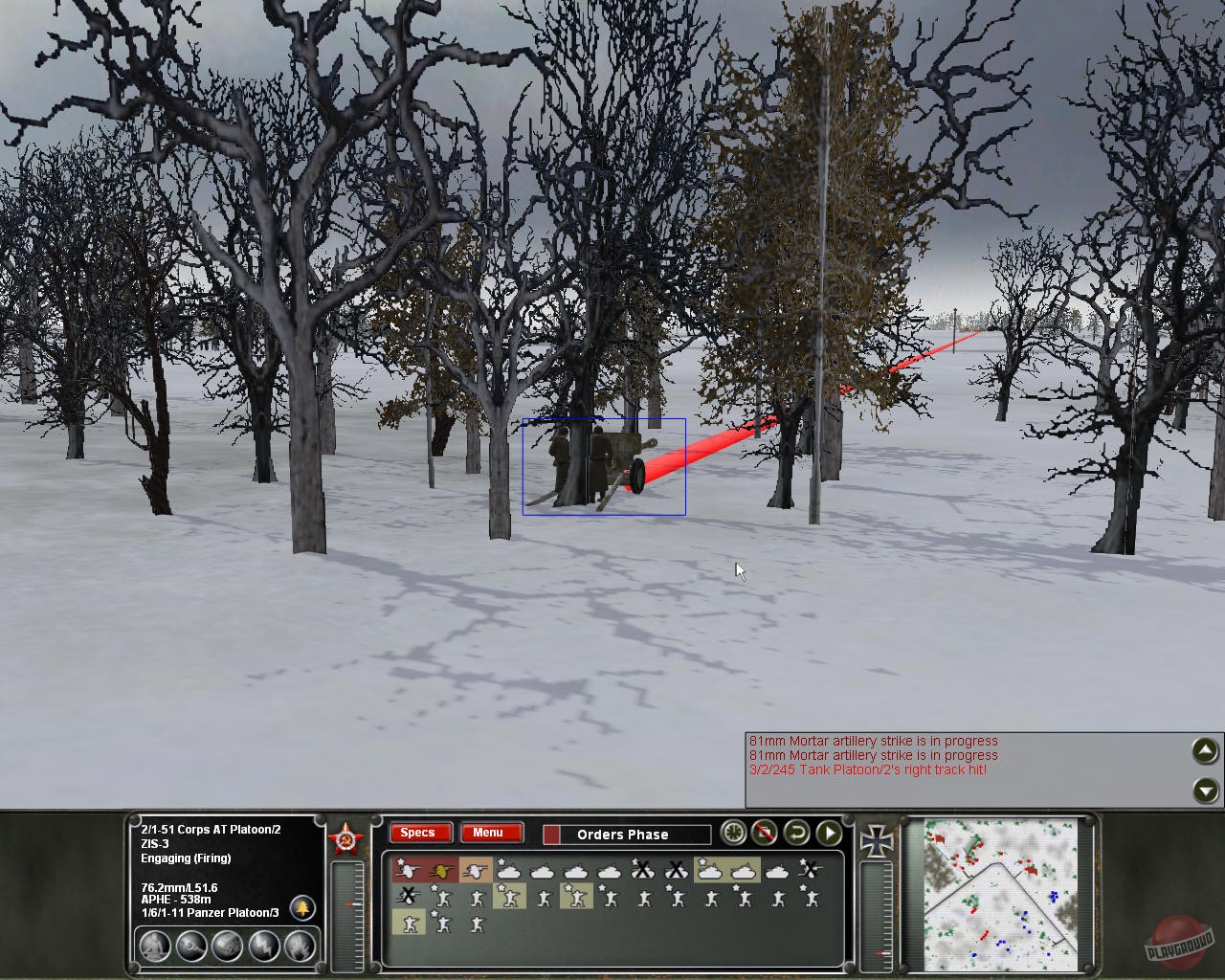Select the highlighted tank icon in the unit roster
This screenshot has width=1225, height=980.
710,871
